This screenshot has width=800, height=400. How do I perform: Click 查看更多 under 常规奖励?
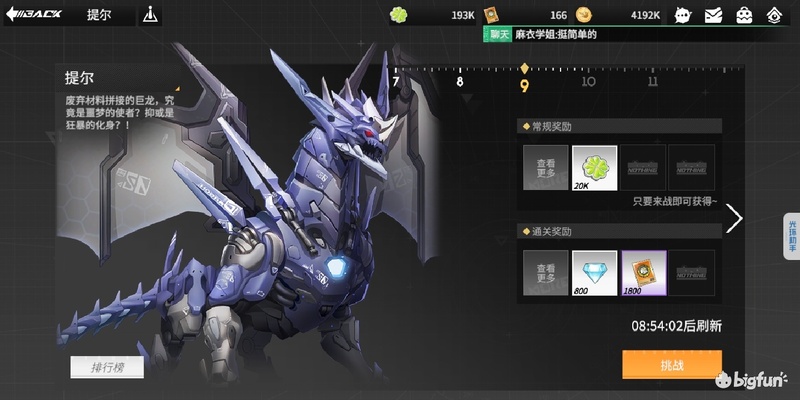pos(545,167)
